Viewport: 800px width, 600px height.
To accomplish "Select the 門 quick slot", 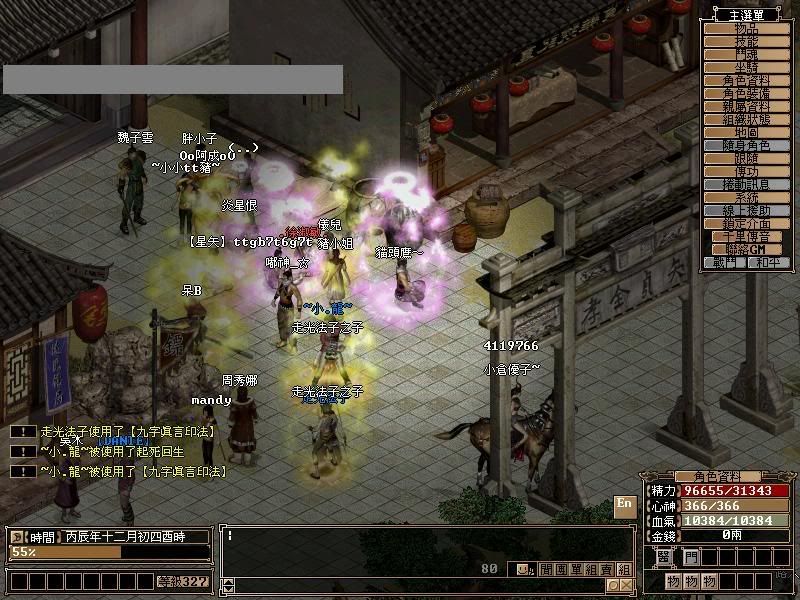I will click(691, 557).
